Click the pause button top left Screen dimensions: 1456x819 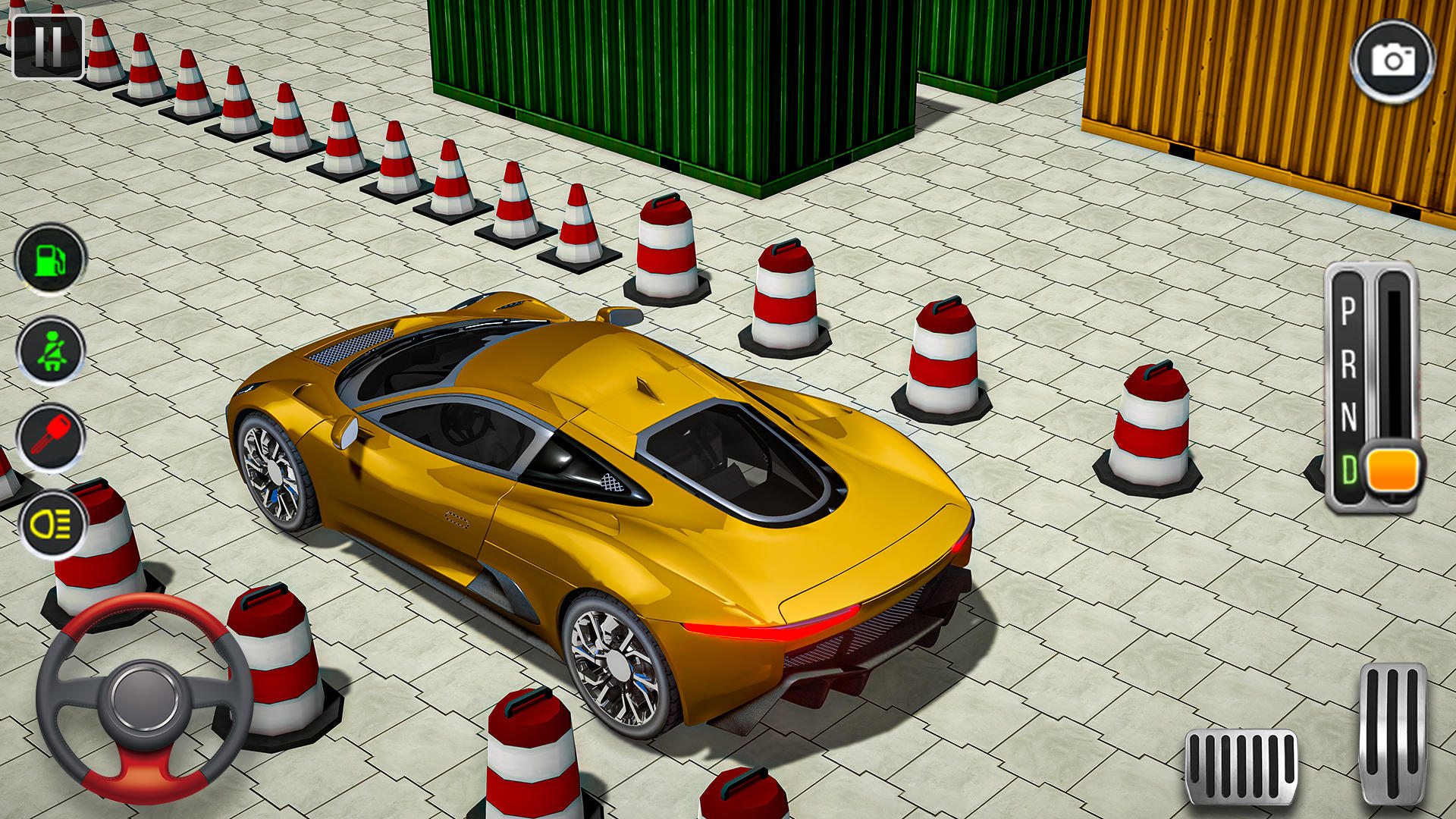[x=50, y=45]
